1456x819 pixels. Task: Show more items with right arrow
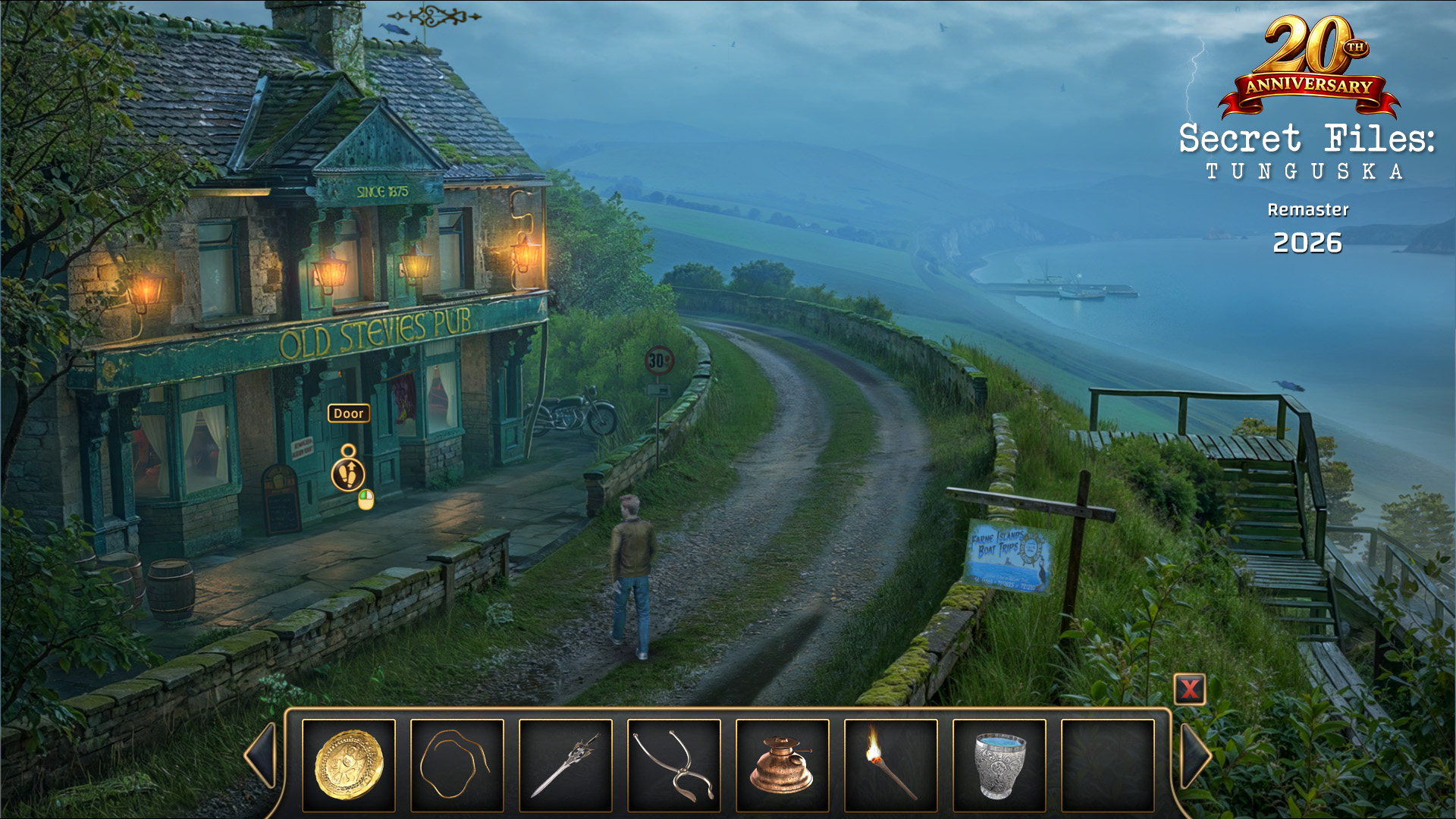[x=1195, y=755]
